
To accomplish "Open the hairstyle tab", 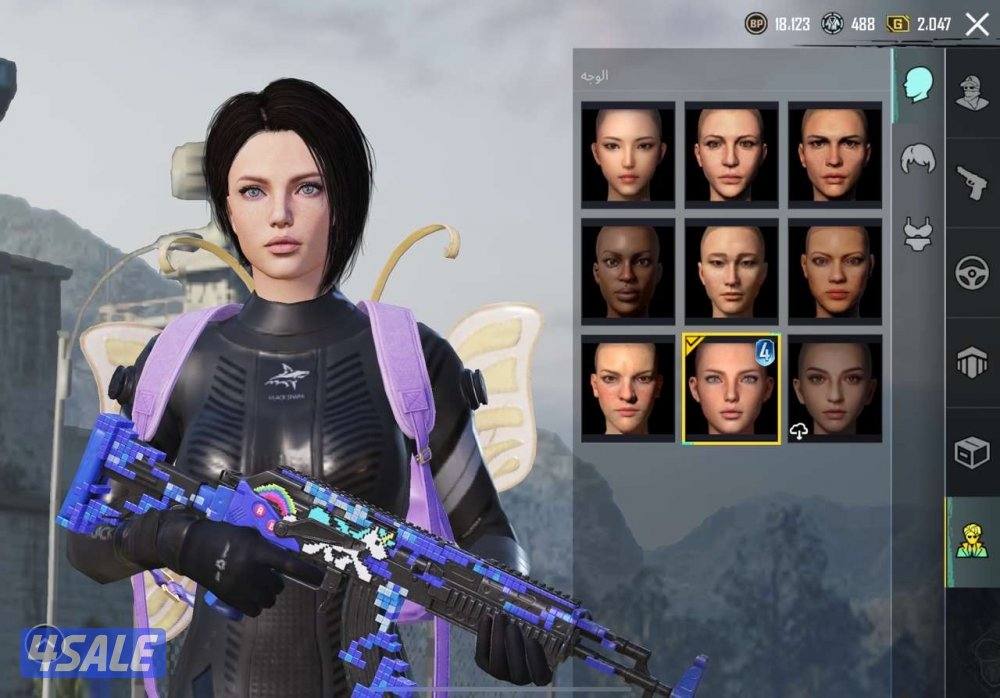I will (918, 159).
